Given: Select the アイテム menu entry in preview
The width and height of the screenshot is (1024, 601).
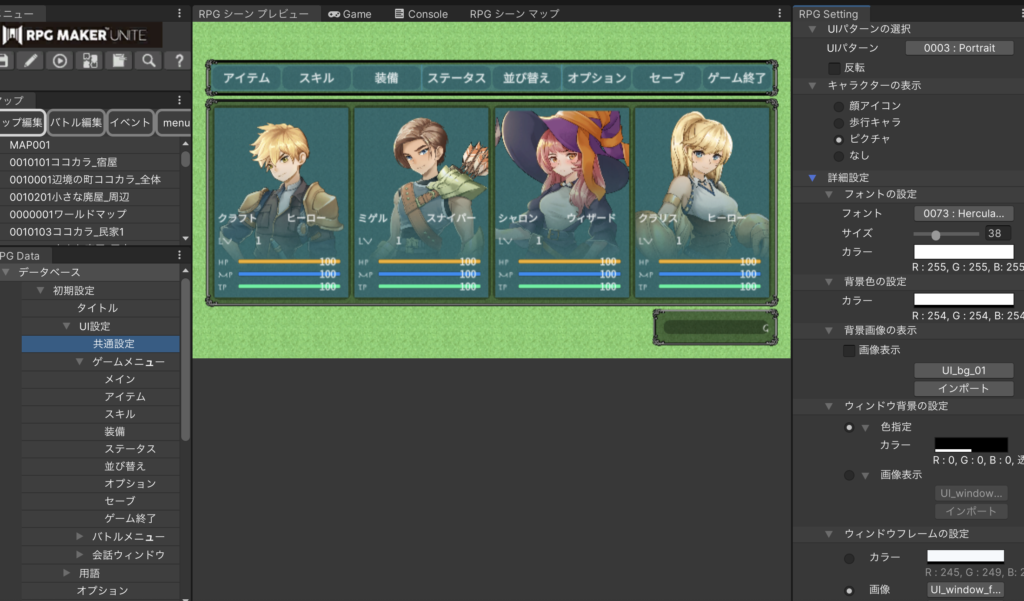Looking at the screenshot, I should coord(246,78).
